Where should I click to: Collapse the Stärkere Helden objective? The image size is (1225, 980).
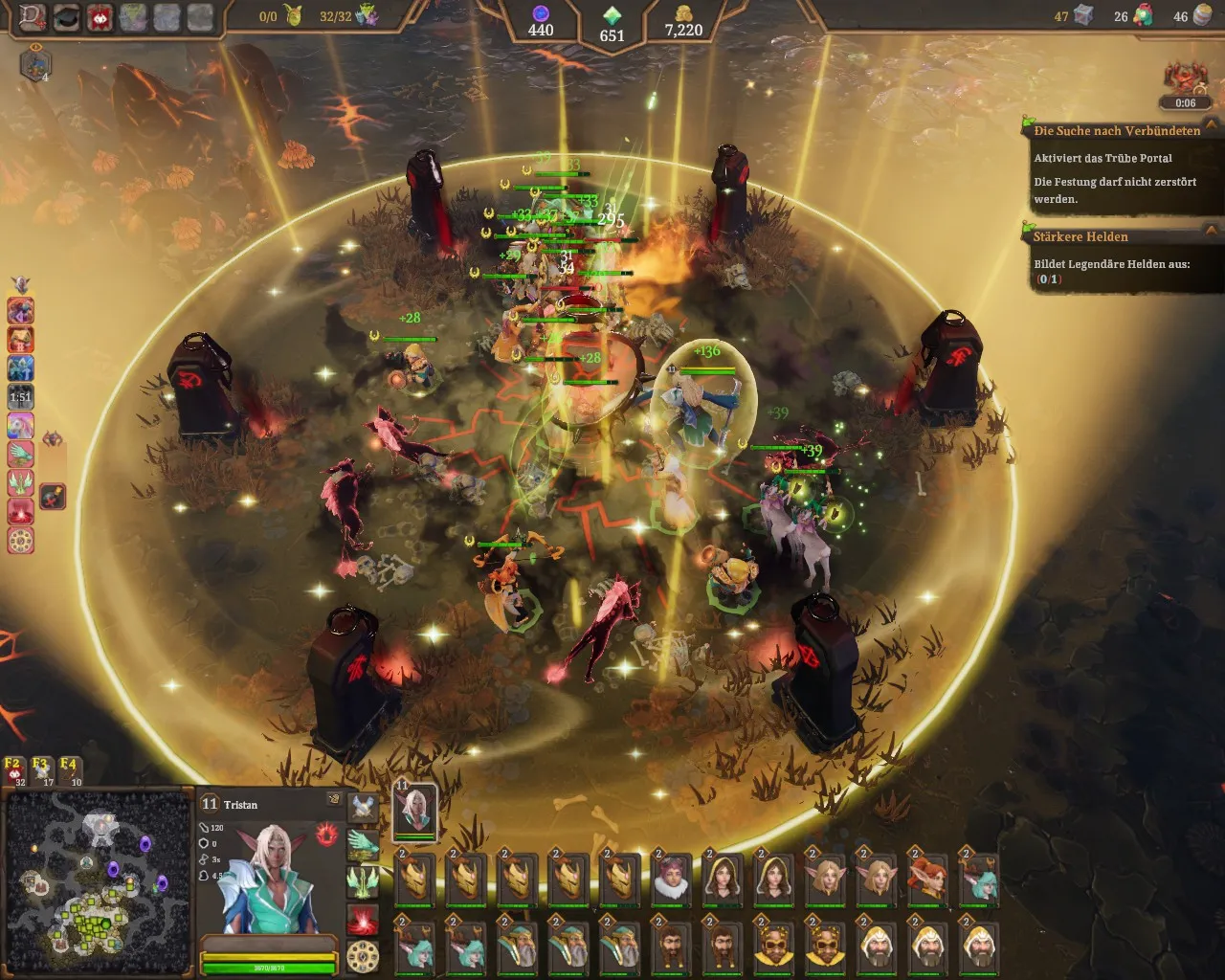[1212, 232]
